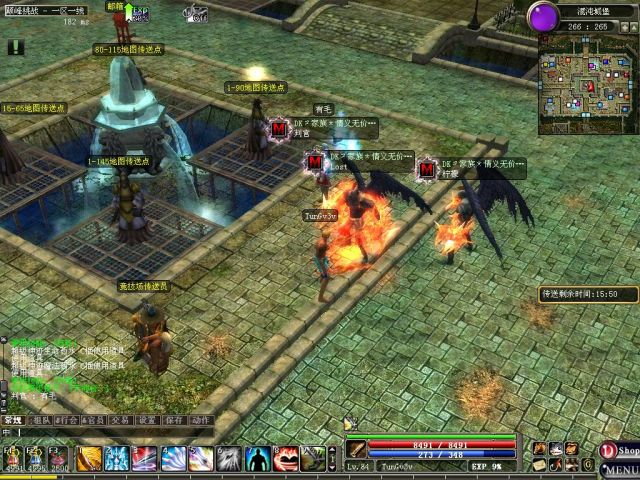Viewport: 640px width, 480px height.
Task: Open the 设置 settings tab
Action: click(x=148, y=420)
